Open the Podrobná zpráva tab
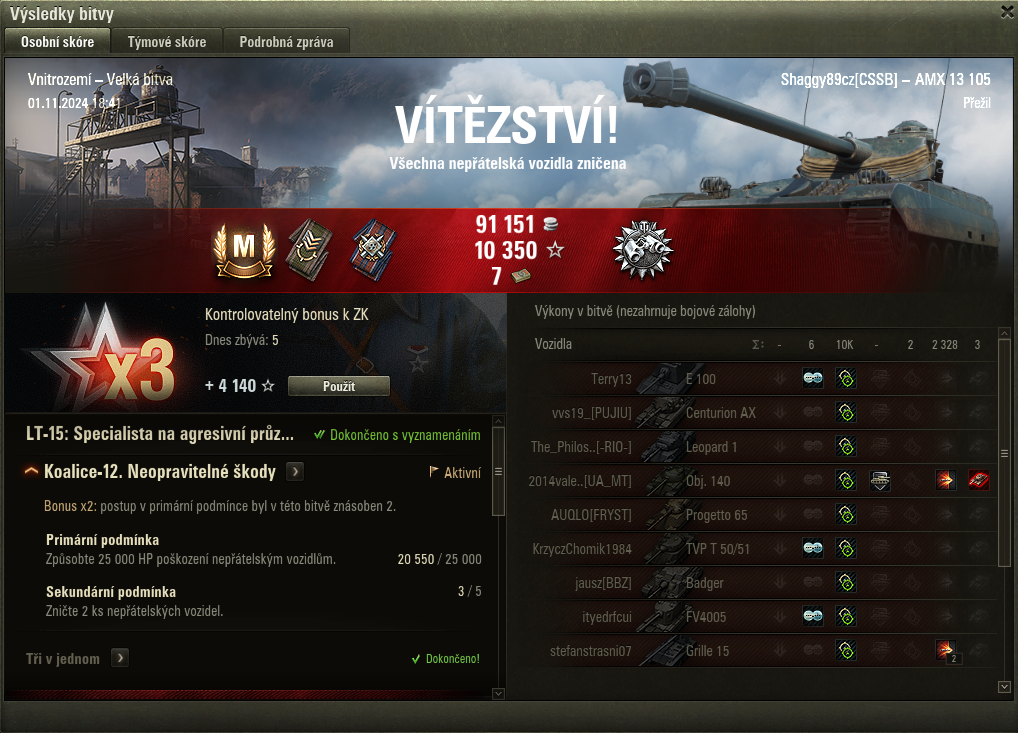This screenshot has width=1018, height=733. tap(287, 42)
